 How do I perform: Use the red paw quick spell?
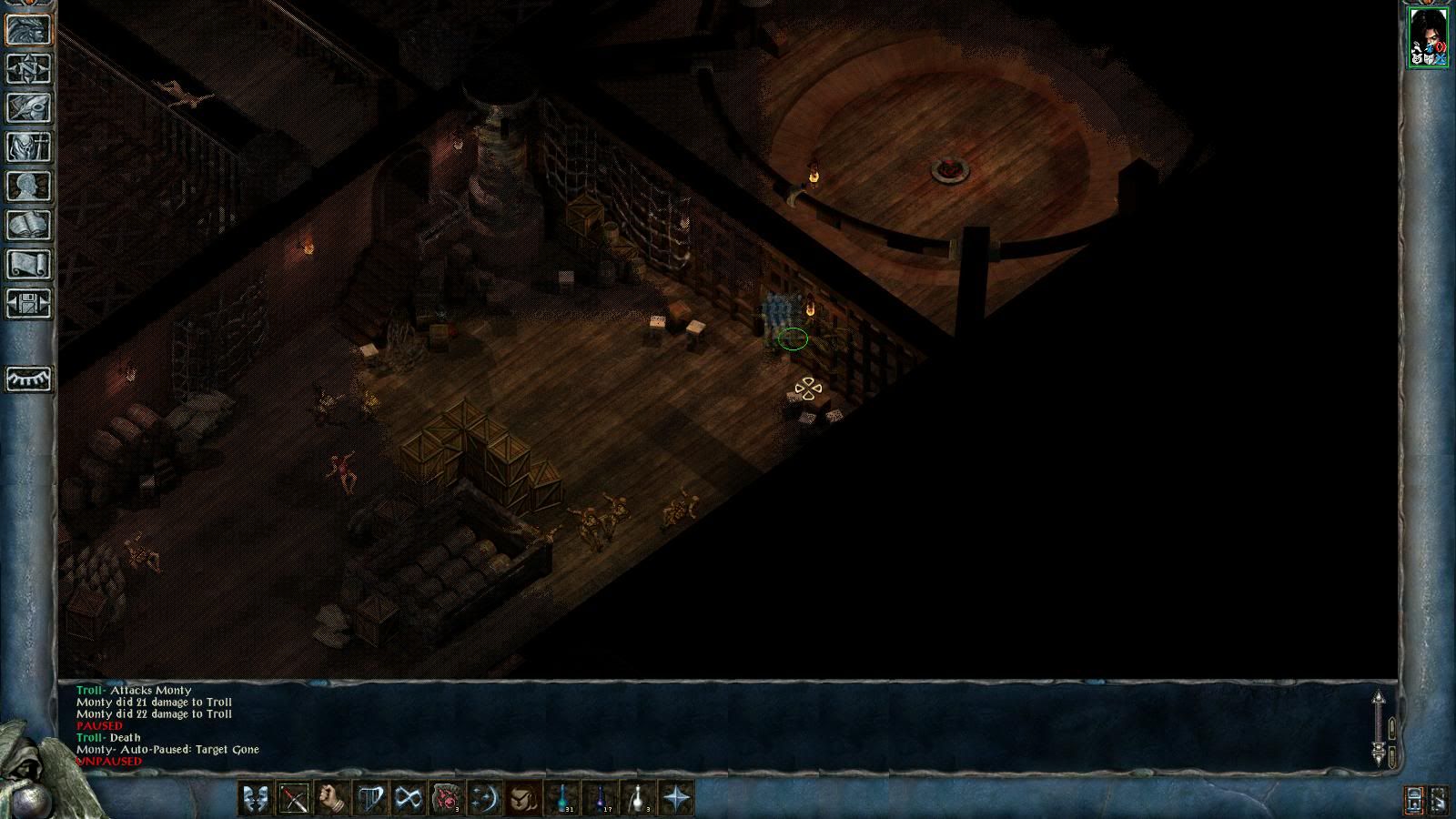[x=447, y=799]
